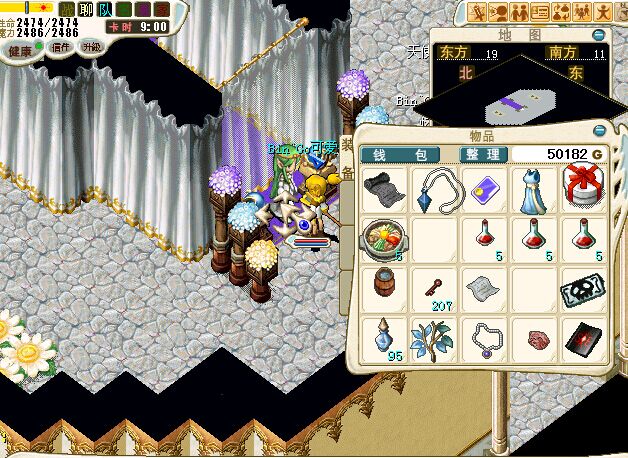Screen dimensions: 628x458
Task: Select the black scroll item slot
Action: pyautogui.click(x=382, y=186)
